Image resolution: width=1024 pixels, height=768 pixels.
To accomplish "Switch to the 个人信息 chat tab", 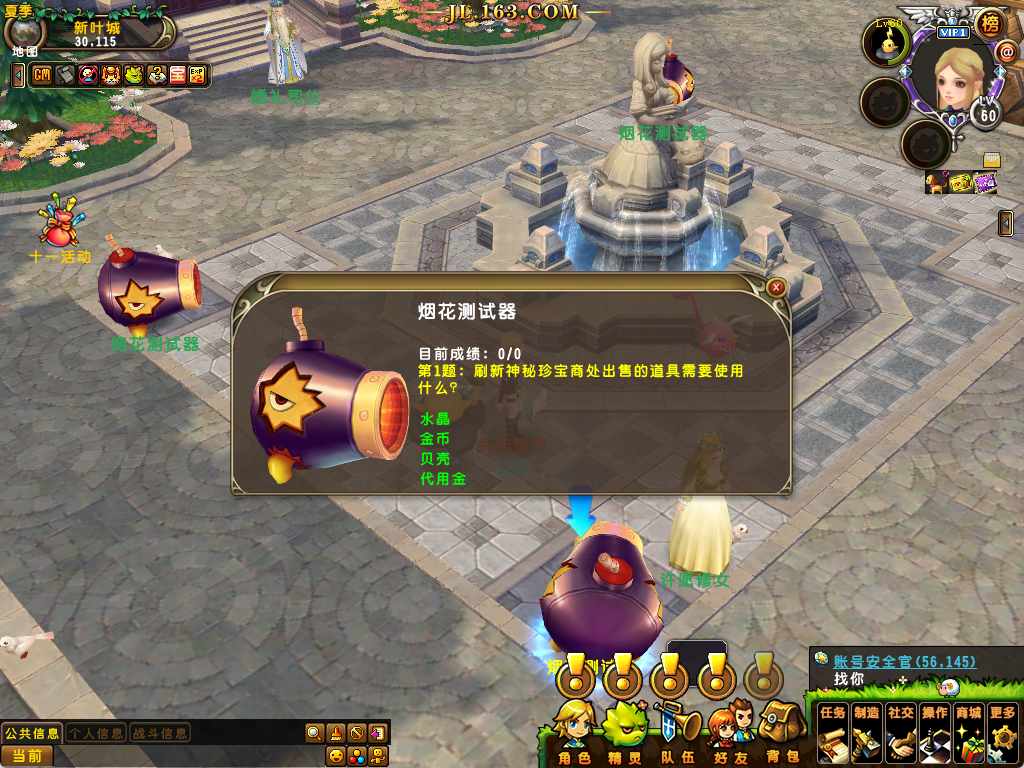I will (x=96, y=733).
